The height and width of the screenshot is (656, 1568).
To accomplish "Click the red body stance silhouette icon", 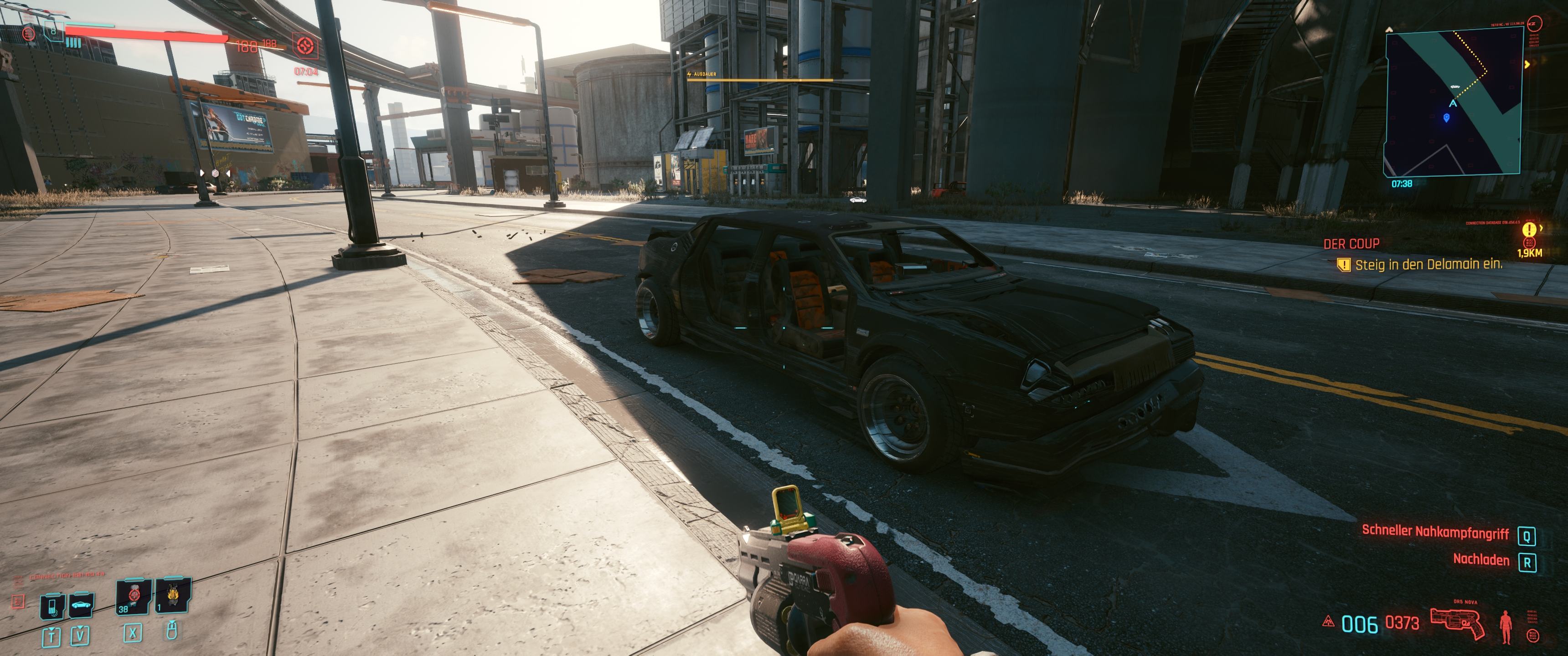I will (1506, 625).
